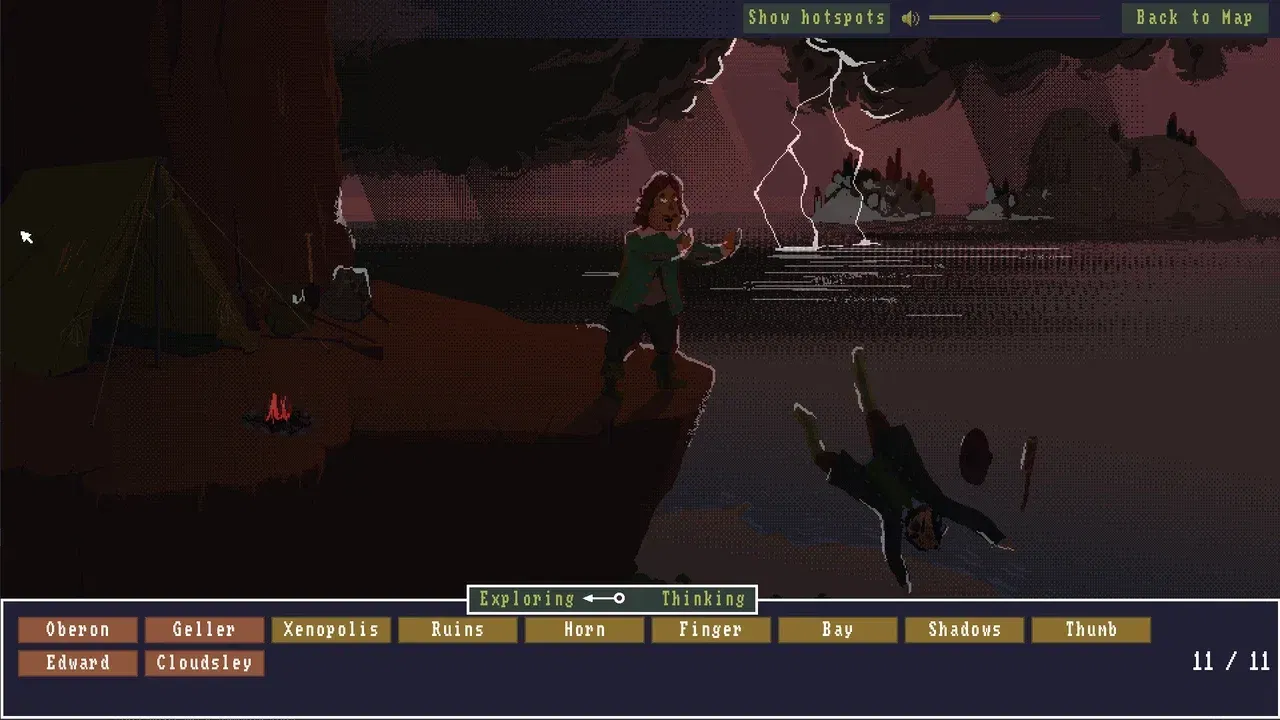Screen dimensions: 1280x720
Task: Ask about Xenopolis
Action: 331,630
